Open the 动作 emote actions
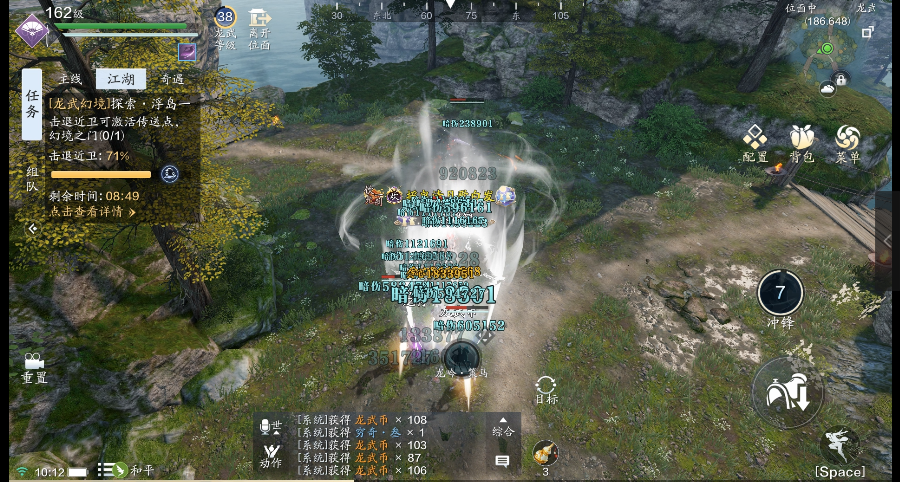 [x=270, y=458]
